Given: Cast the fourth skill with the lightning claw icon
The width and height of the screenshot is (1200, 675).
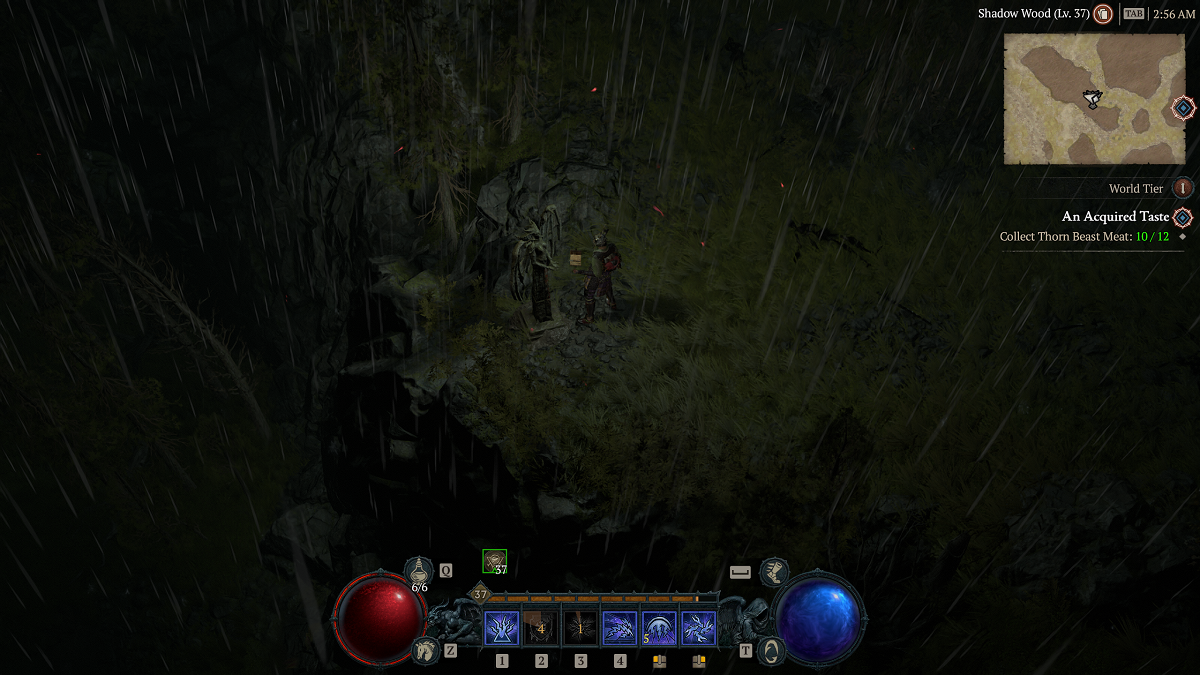Looking at the screenshot, I should [x=620, y=629].
